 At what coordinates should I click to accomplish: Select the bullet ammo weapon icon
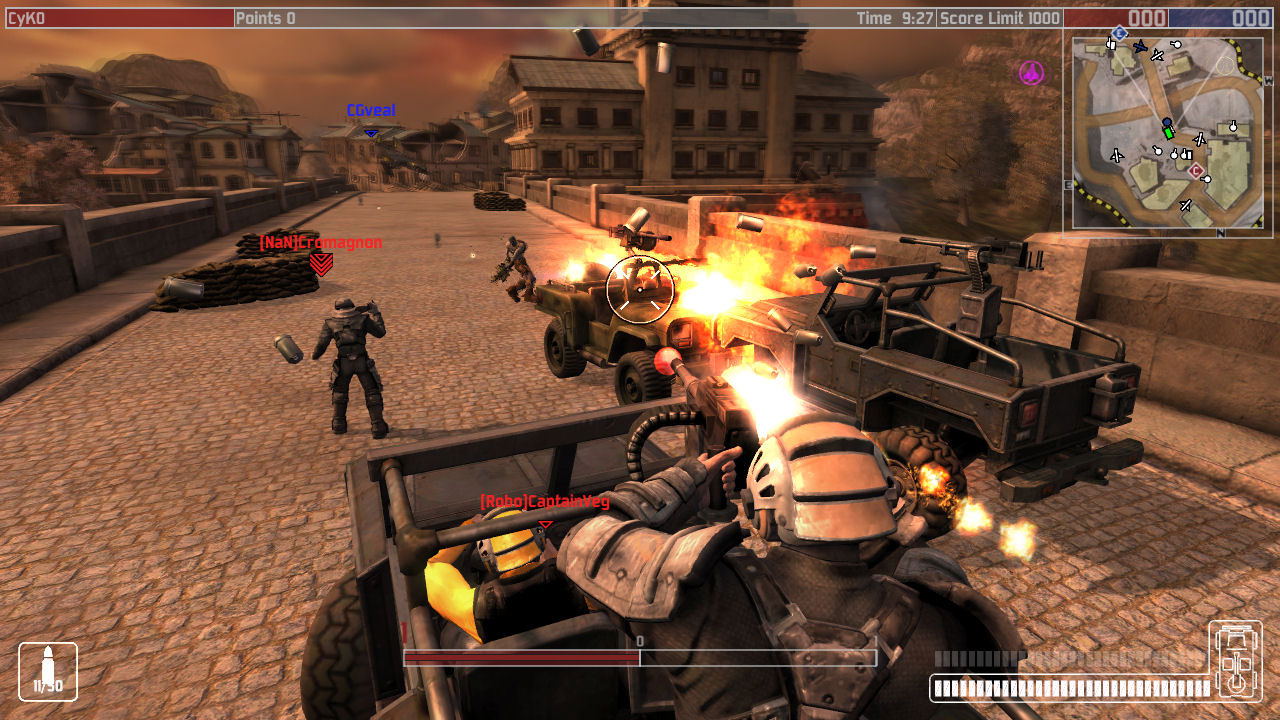pyautogui.click(x=48, y=671)
